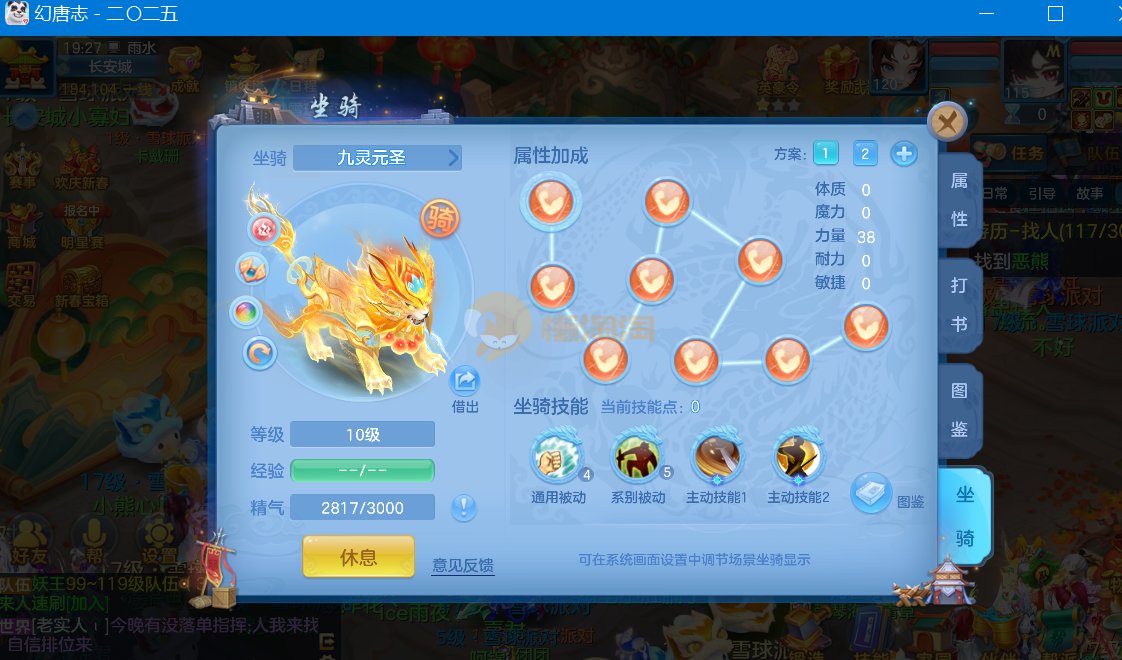This screenshot has width=1122, height=660.
Task: Close the mount panel with the X button
Action: [946, 122]
